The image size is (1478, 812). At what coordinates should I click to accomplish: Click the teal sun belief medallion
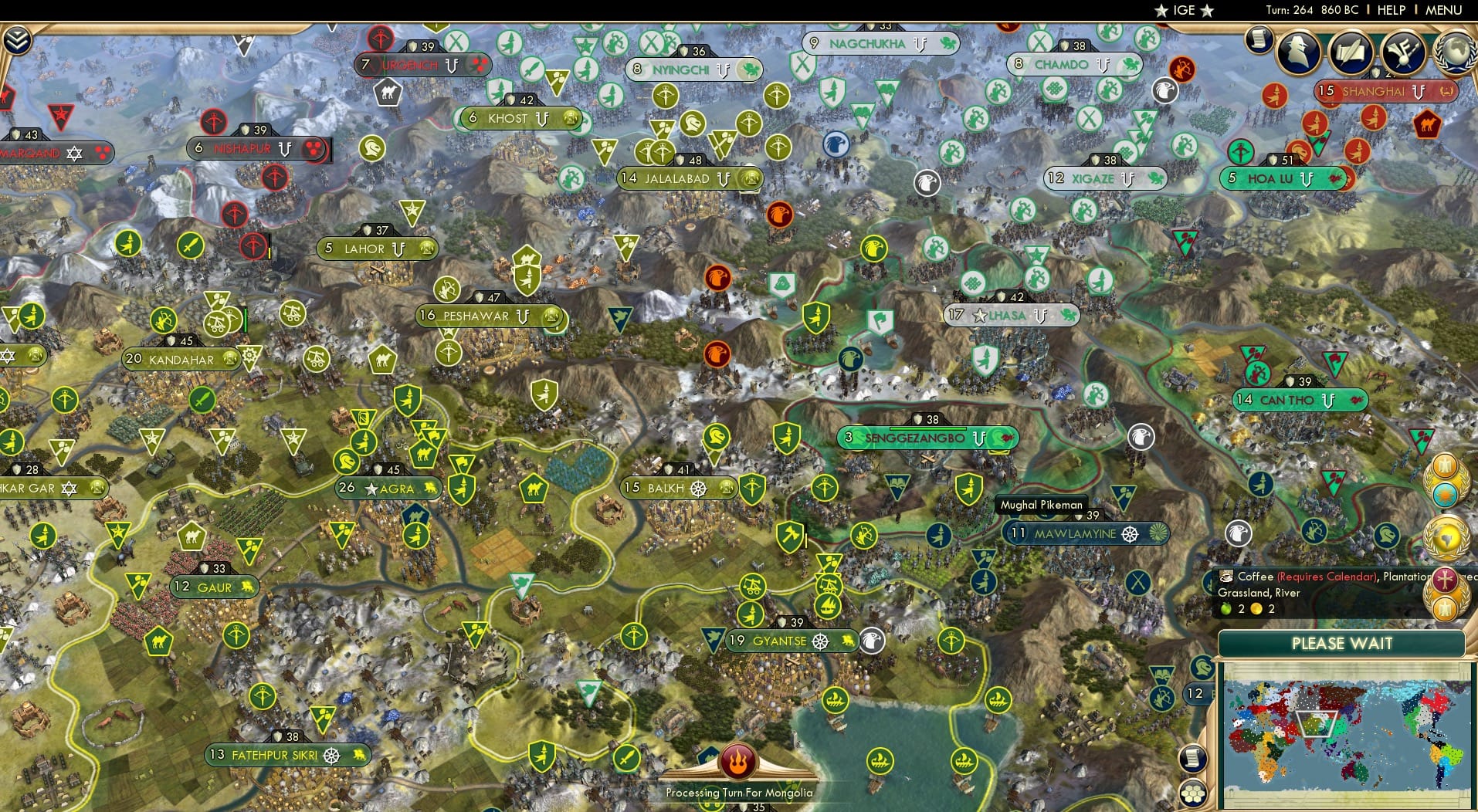point(1445,493)
